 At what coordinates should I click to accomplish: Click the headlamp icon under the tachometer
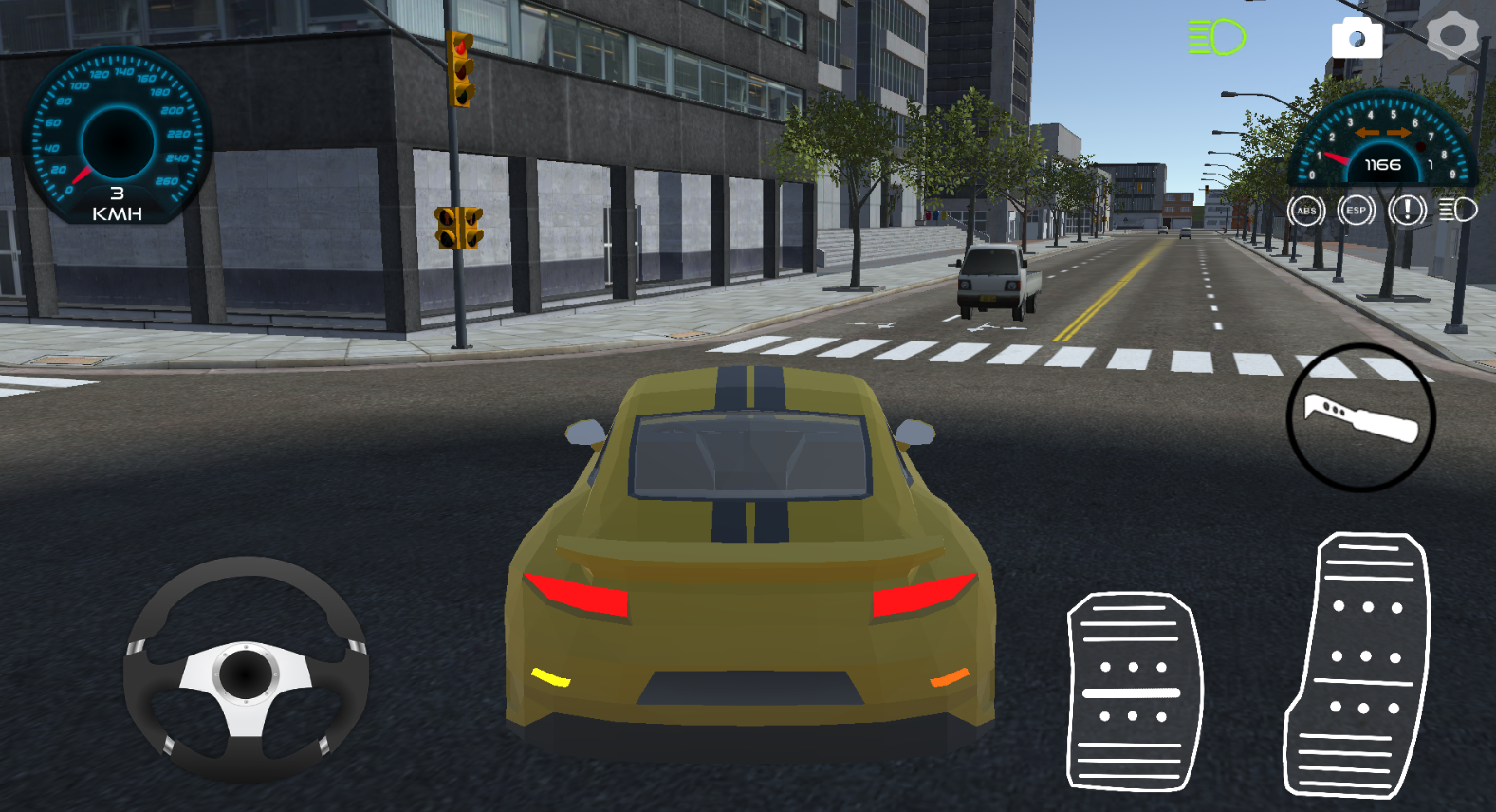1458,211
